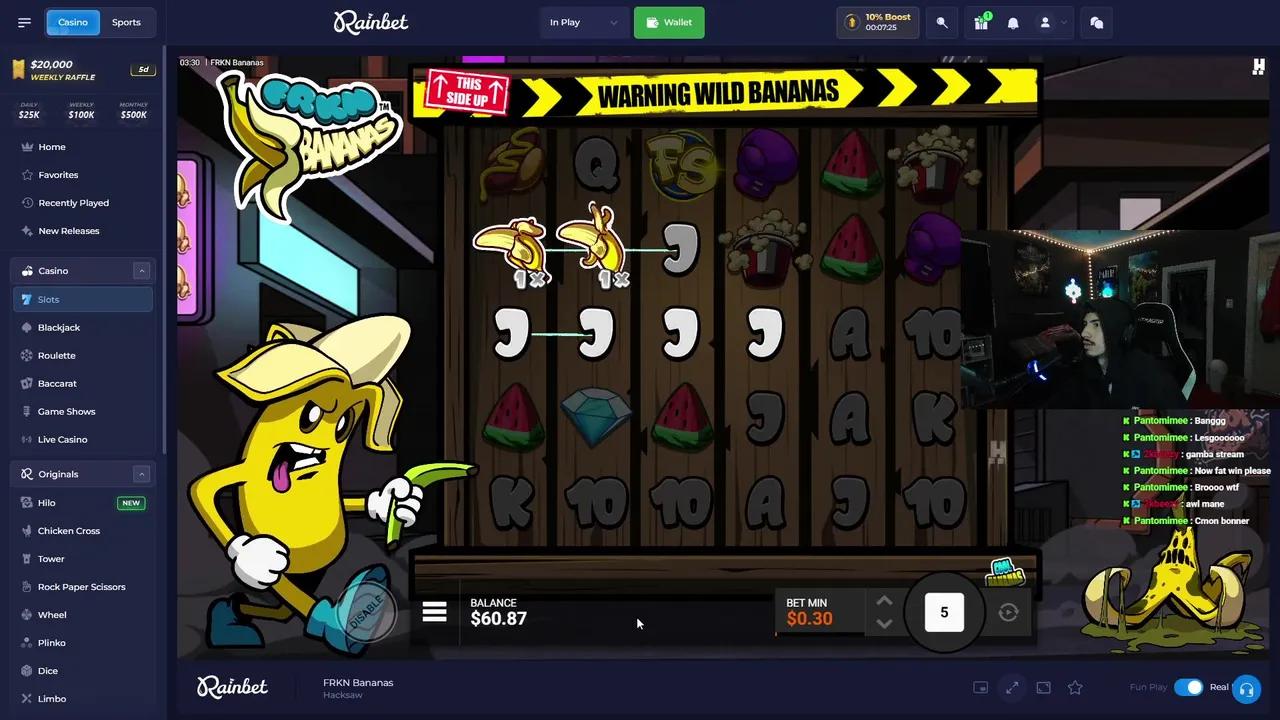Open the In Play dropdown
Viewport: 1280px width, 720px height.
point(583,22)
